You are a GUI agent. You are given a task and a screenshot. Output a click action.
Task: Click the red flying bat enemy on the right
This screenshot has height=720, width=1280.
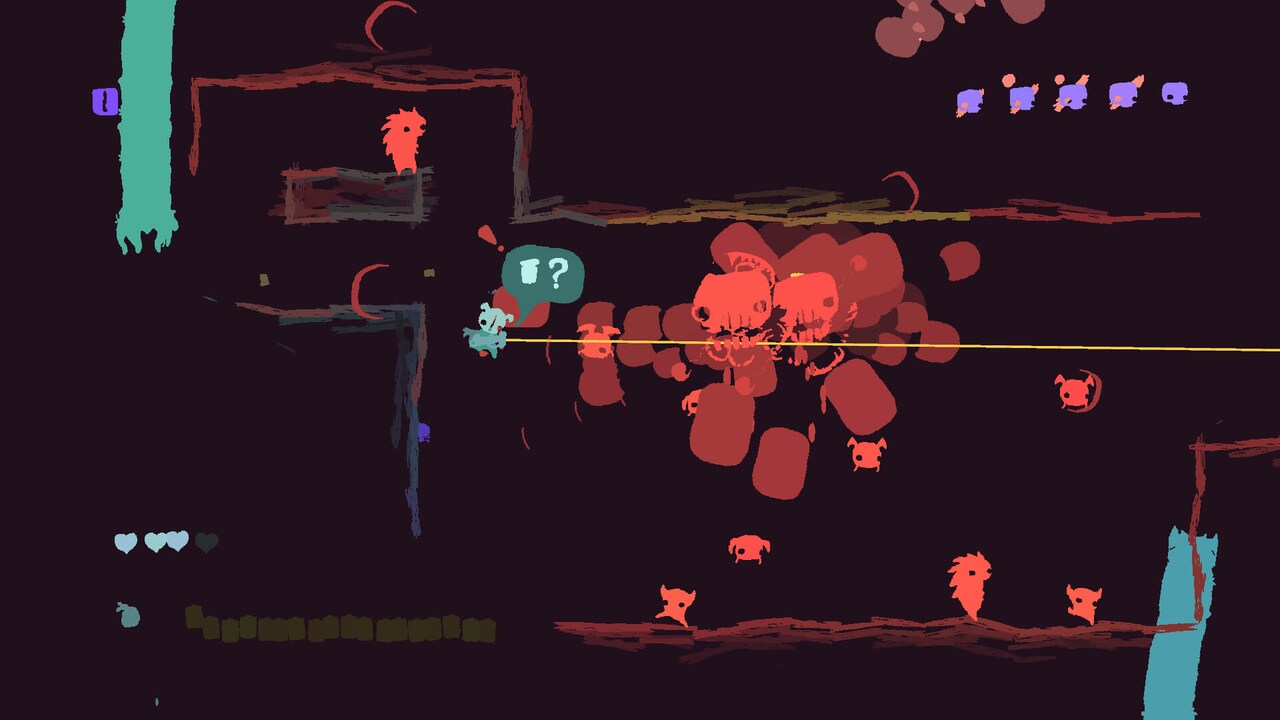(1074, 392)
